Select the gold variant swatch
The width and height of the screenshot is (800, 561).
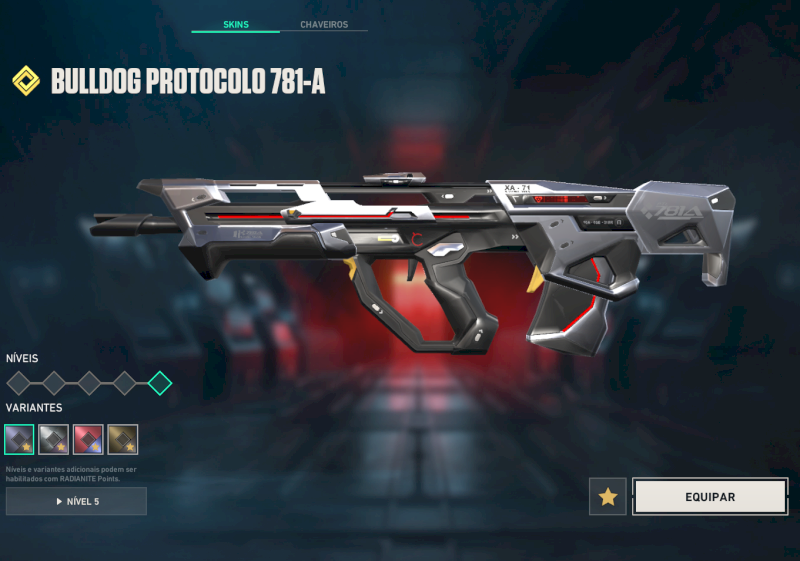pyautogui.click(x=123, y=439)
